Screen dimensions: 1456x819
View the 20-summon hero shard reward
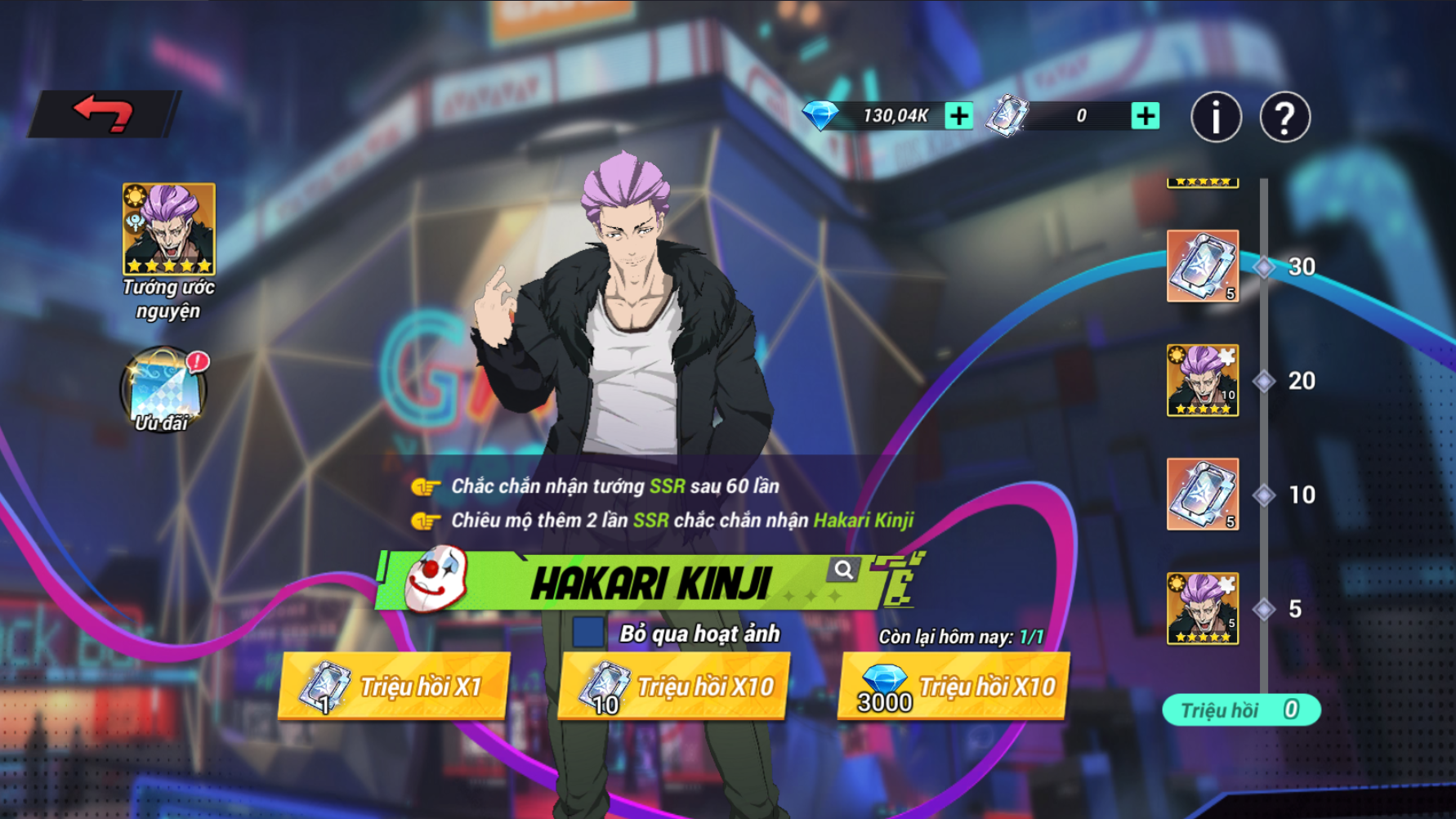tap(1202, 380)
